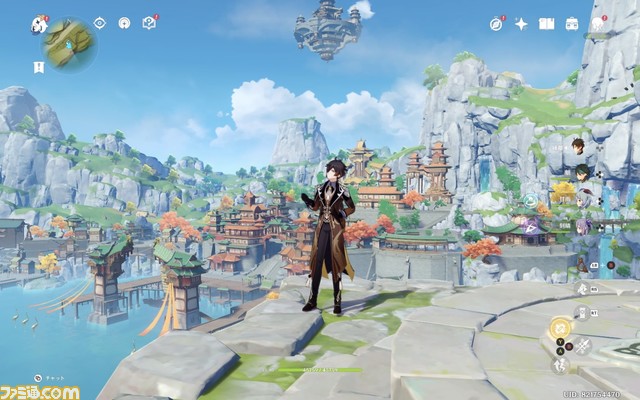Open the Wish star icon

[521, 23]
